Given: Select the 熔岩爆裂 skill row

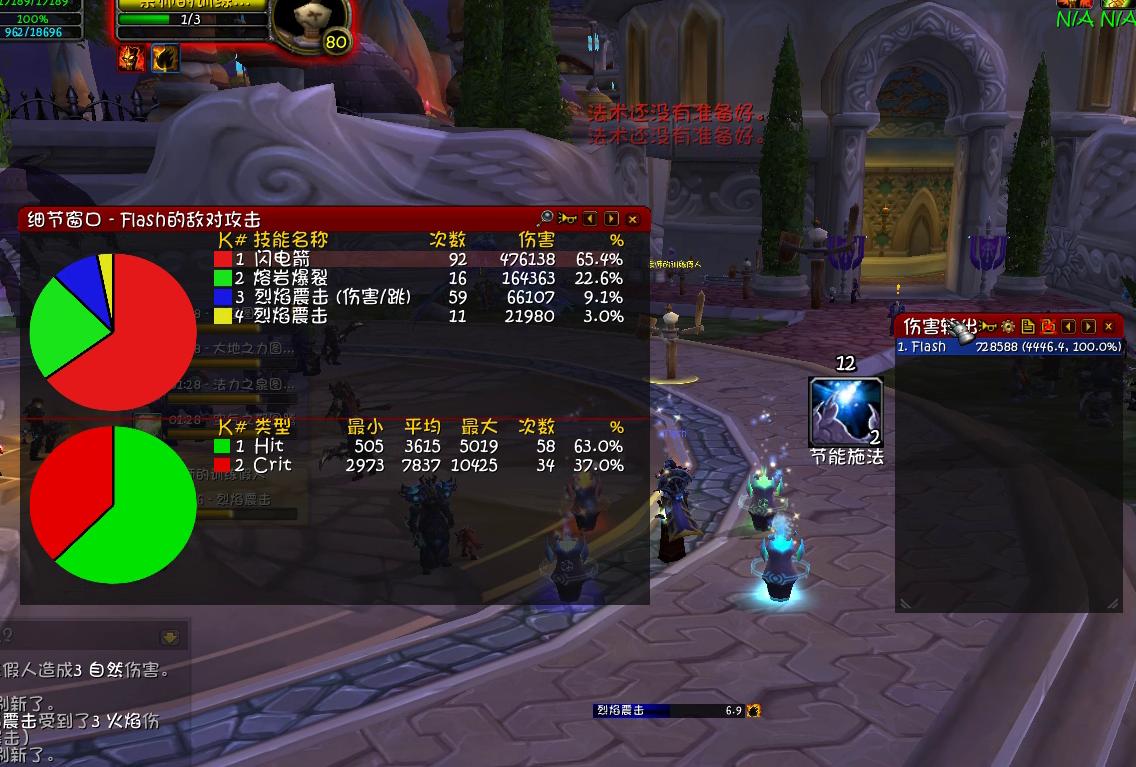Looking at the screenshot, I should coord(420,278).
